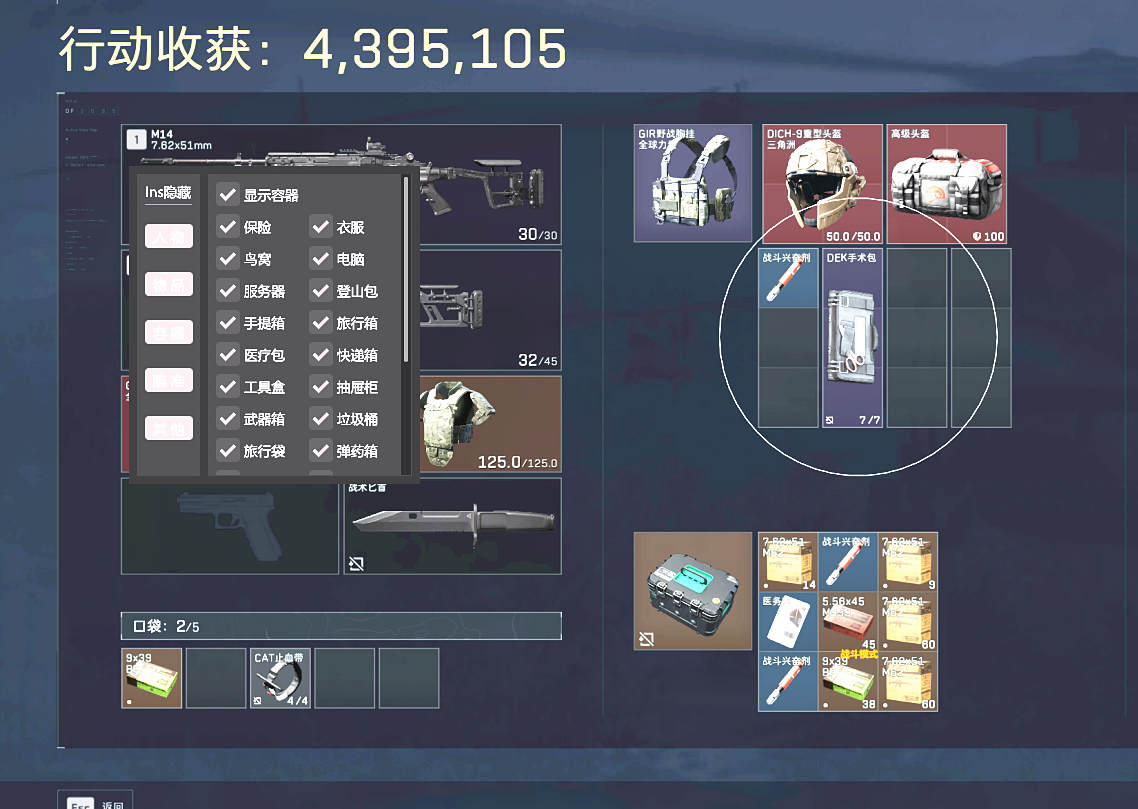The image size is (1138, 809).
Task: Select the DICH-9 heavy helmet slot
Action: 822,184
